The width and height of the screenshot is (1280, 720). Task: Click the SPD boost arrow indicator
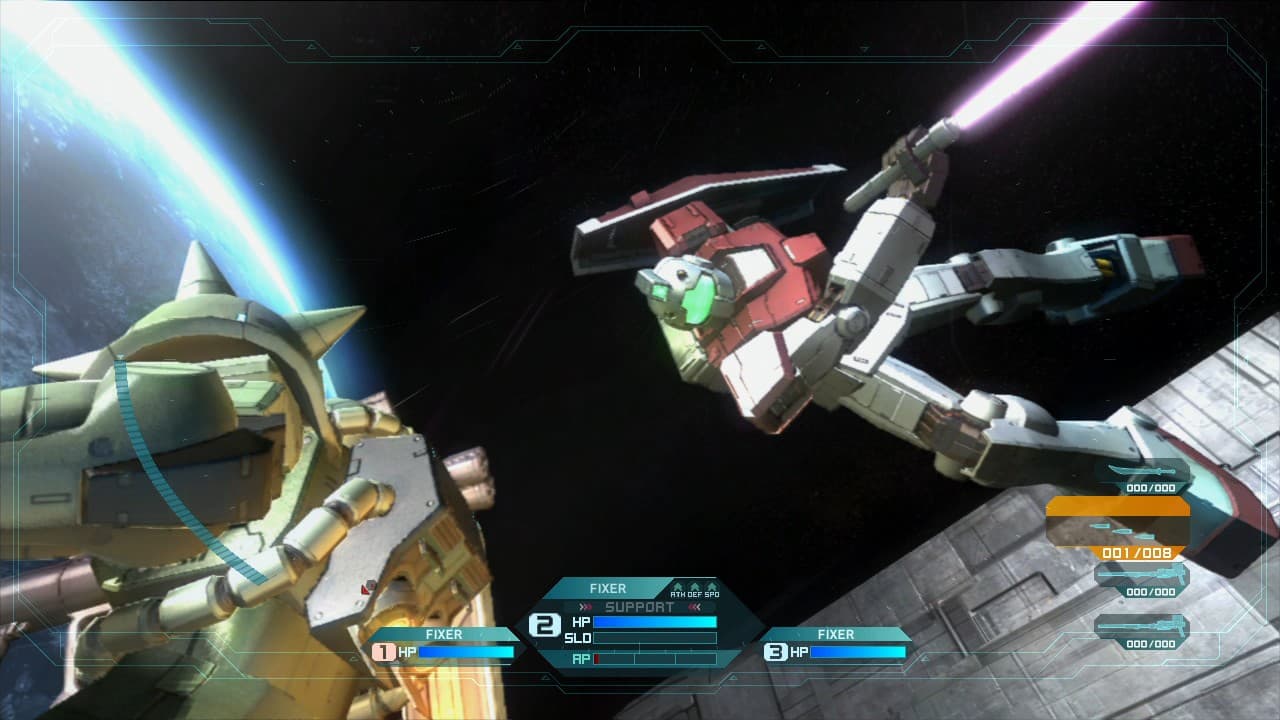[711, 586]
